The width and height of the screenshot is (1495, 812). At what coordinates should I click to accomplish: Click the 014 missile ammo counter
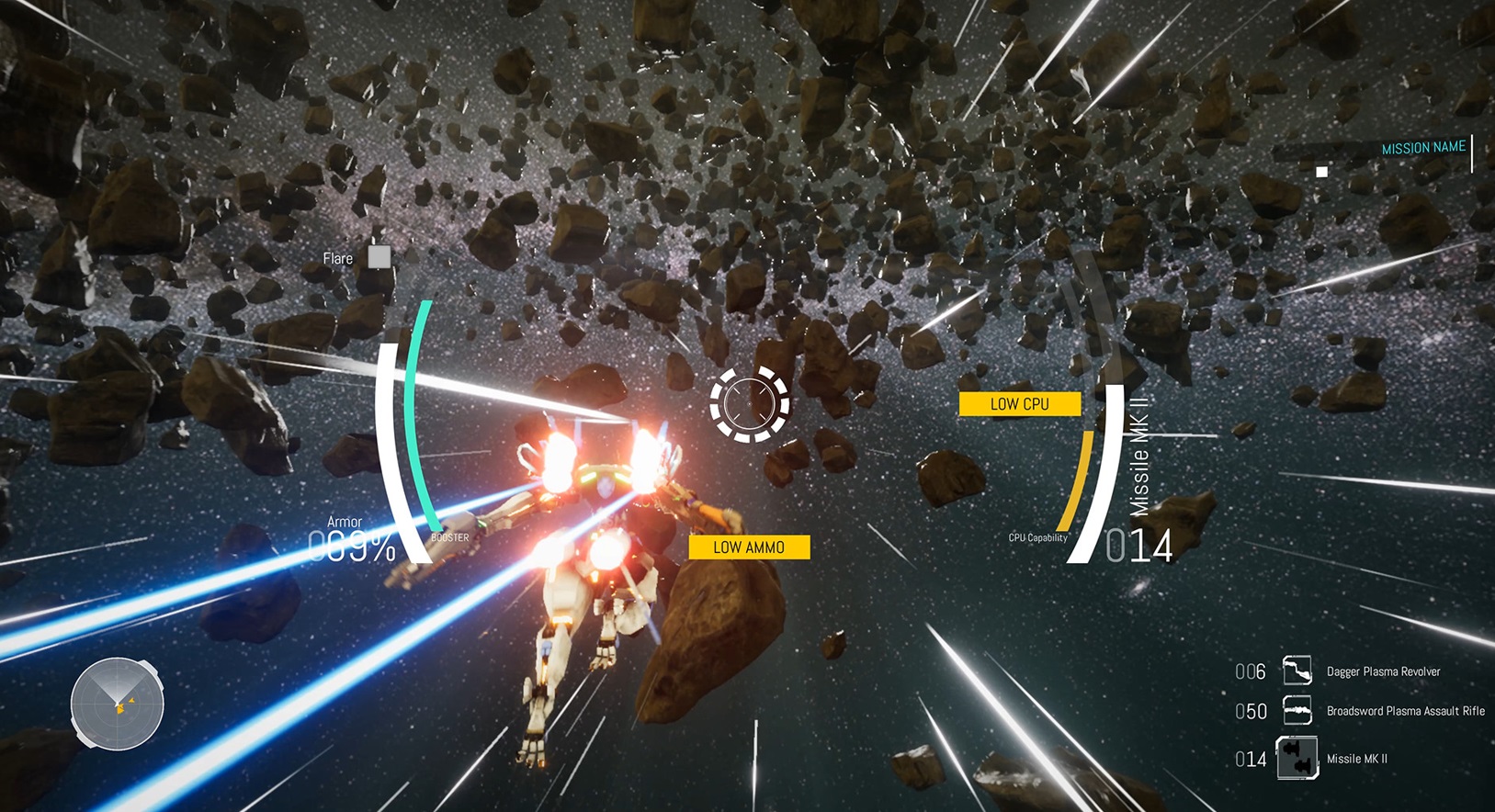1139,546
